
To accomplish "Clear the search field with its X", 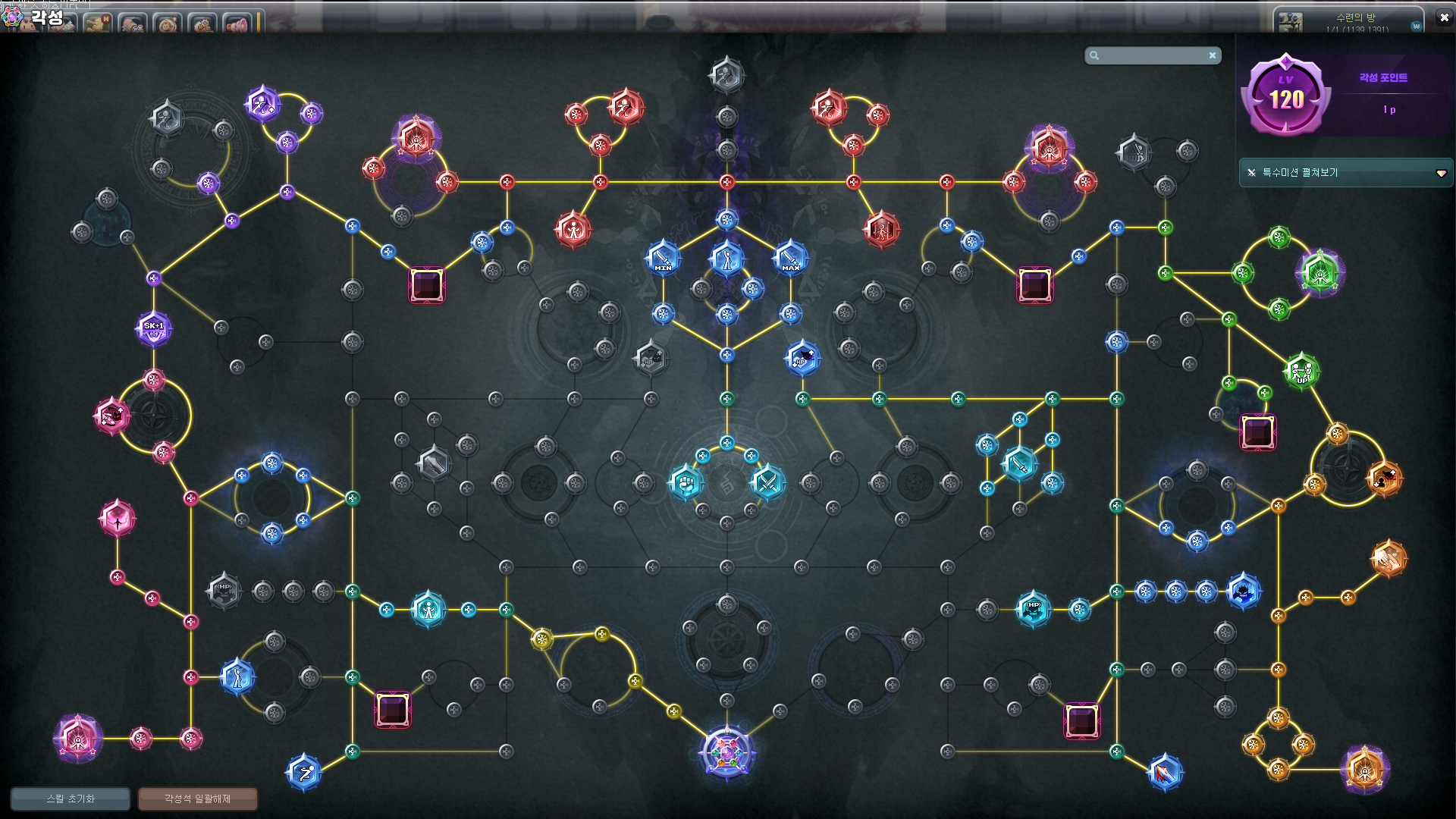I will [x=1213, y=55].
